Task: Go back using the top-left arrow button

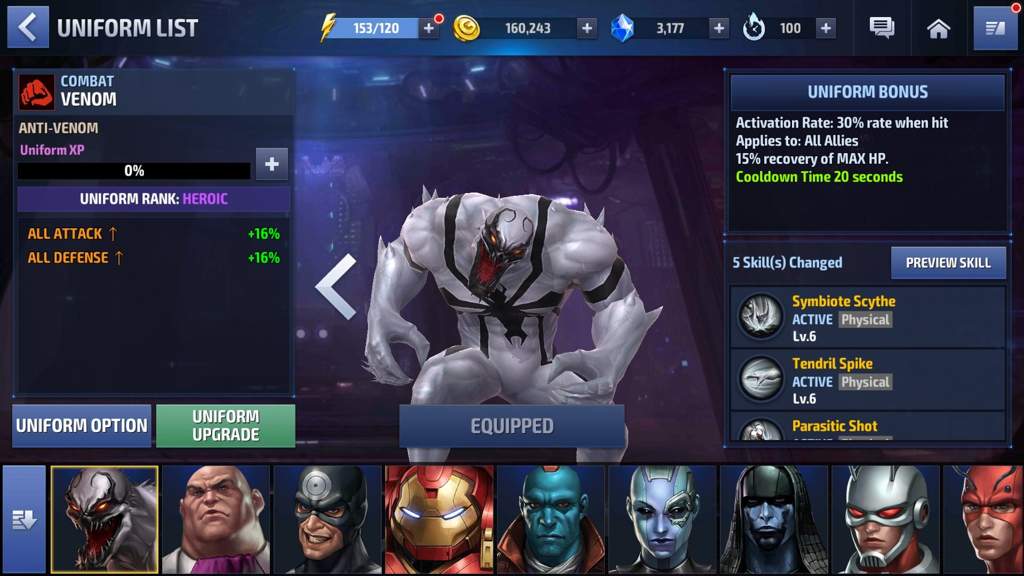Action: point(27,27)
